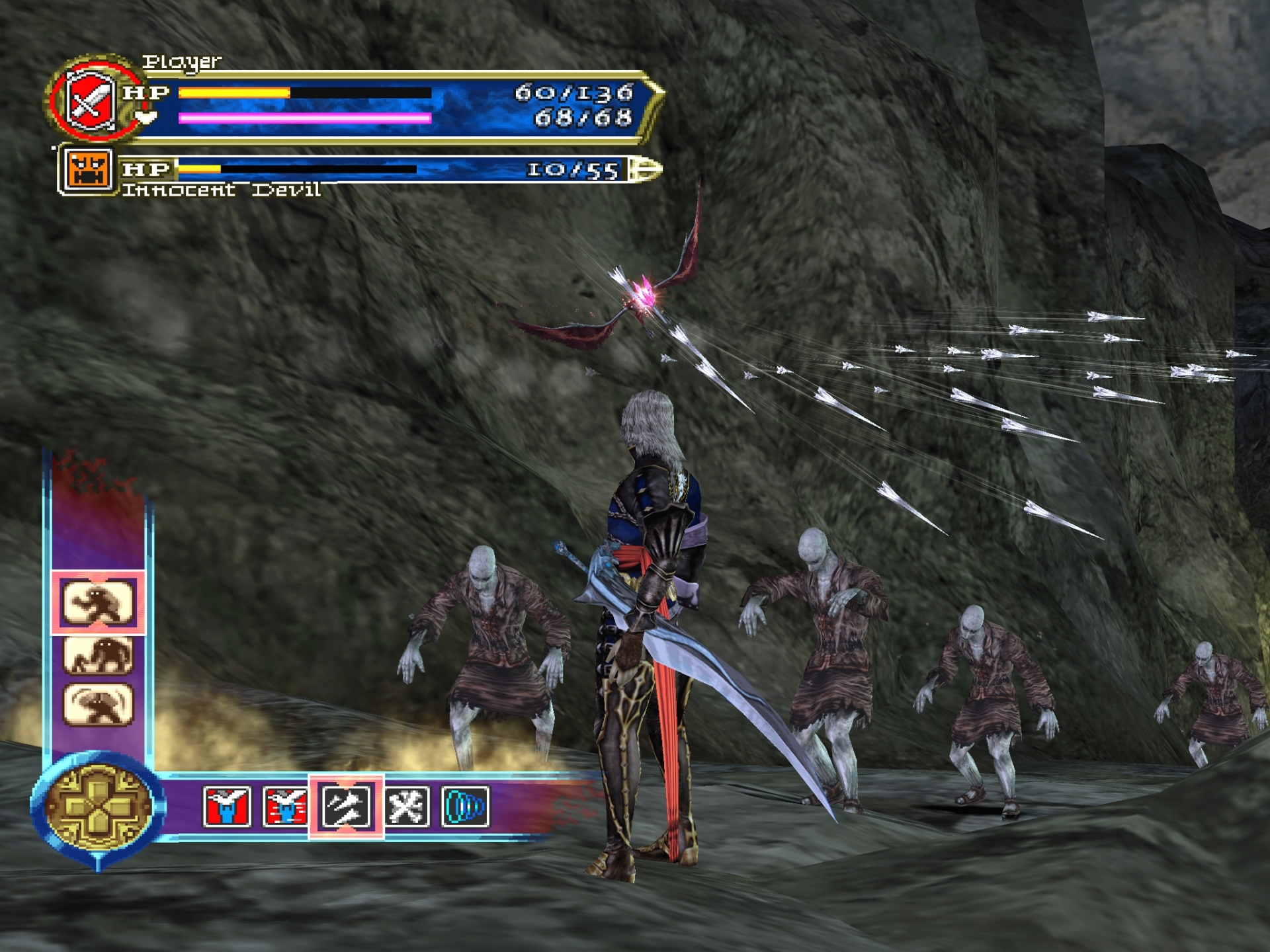Select the highlighted running devil command icon
The height and width of the screenshot is (952, 1270).
click(x=99, y=602)
